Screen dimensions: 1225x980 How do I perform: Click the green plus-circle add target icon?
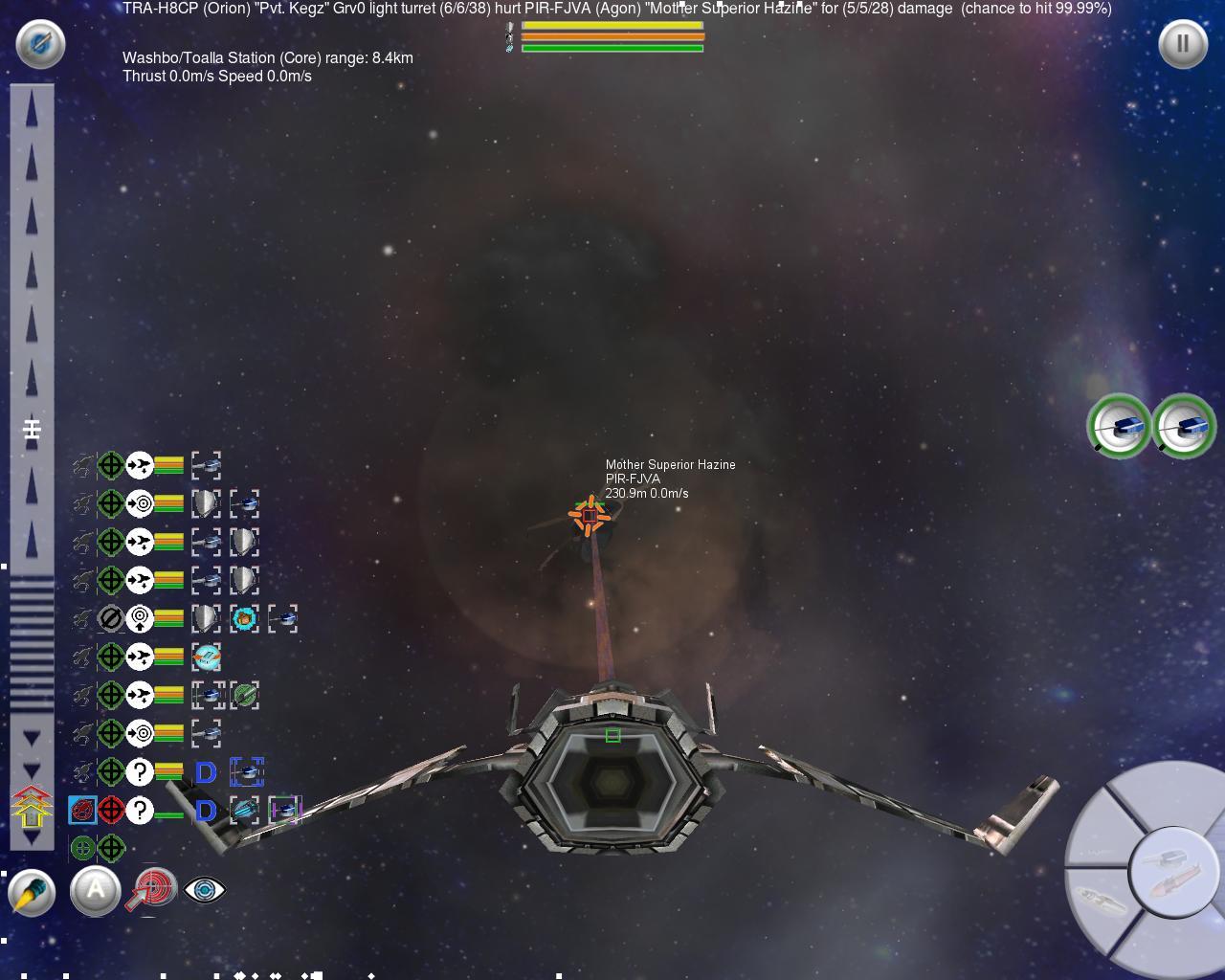pos(82,848)
